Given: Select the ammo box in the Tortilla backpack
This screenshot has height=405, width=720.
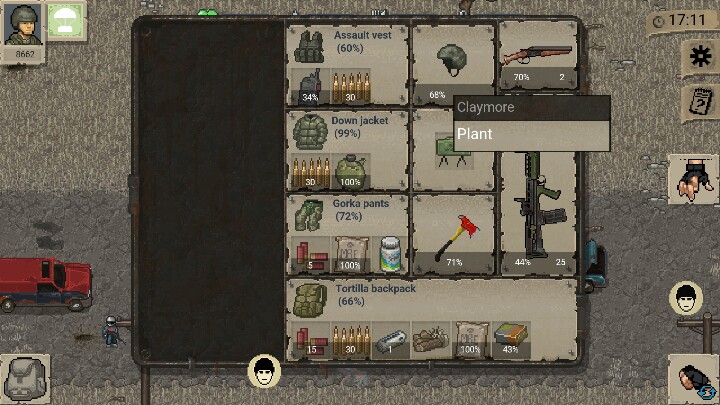Looking at the screenshot, I should tap(510, 338).
